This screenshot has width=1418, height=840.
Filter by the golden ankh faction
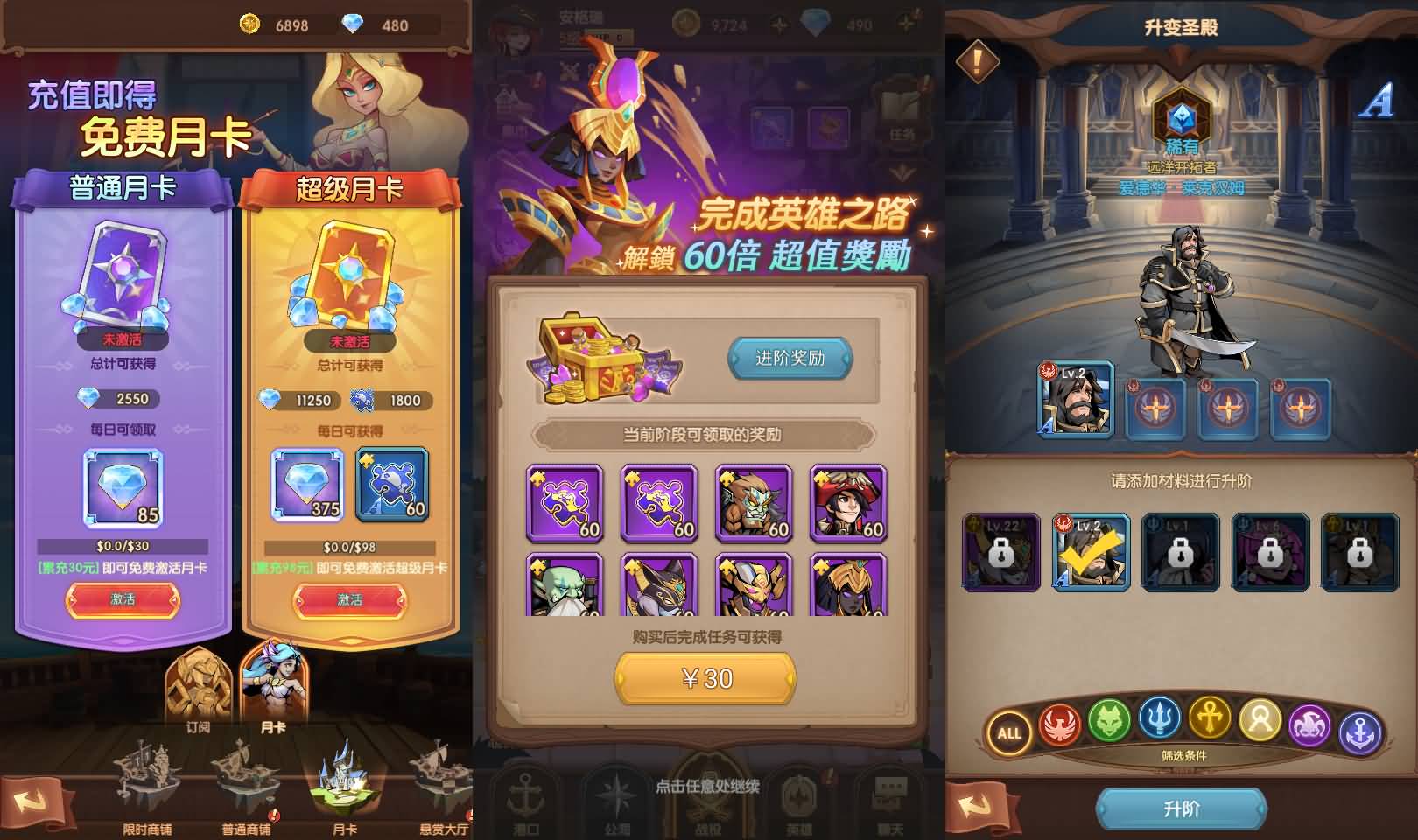pyautogui.click(x=1210, y=719)
